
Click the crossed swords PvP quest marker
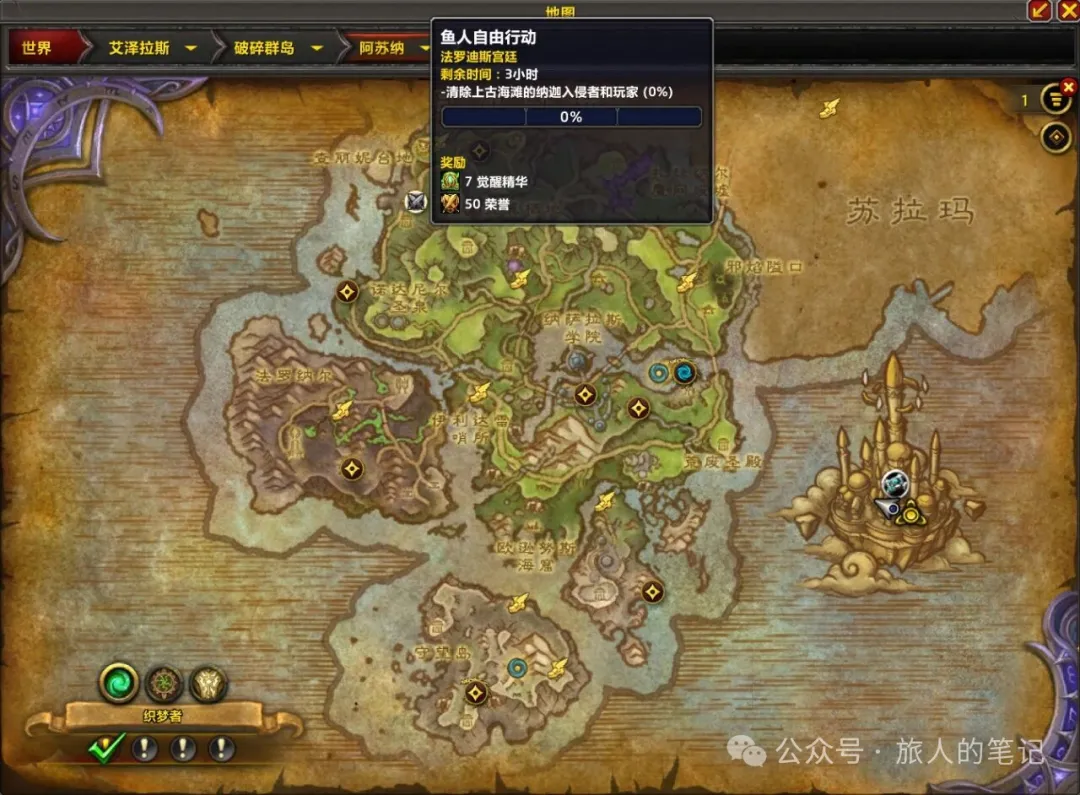coord(416,201)
